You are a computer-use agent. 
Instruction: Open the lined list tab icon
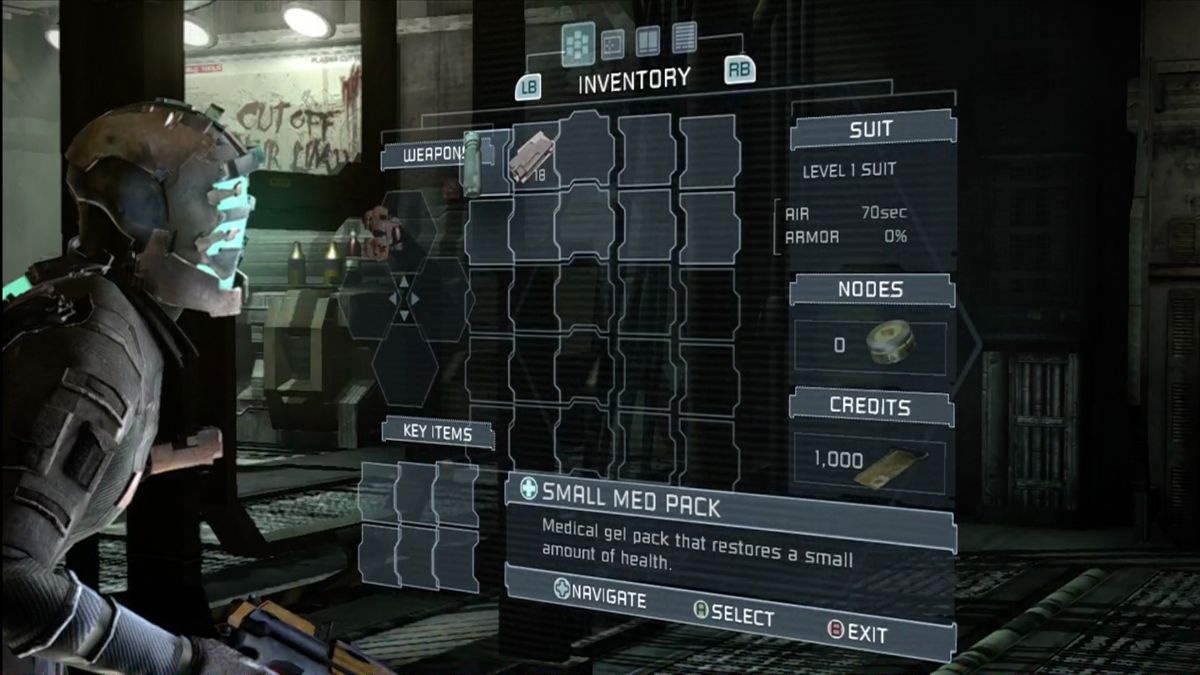[x=684, y=37]
